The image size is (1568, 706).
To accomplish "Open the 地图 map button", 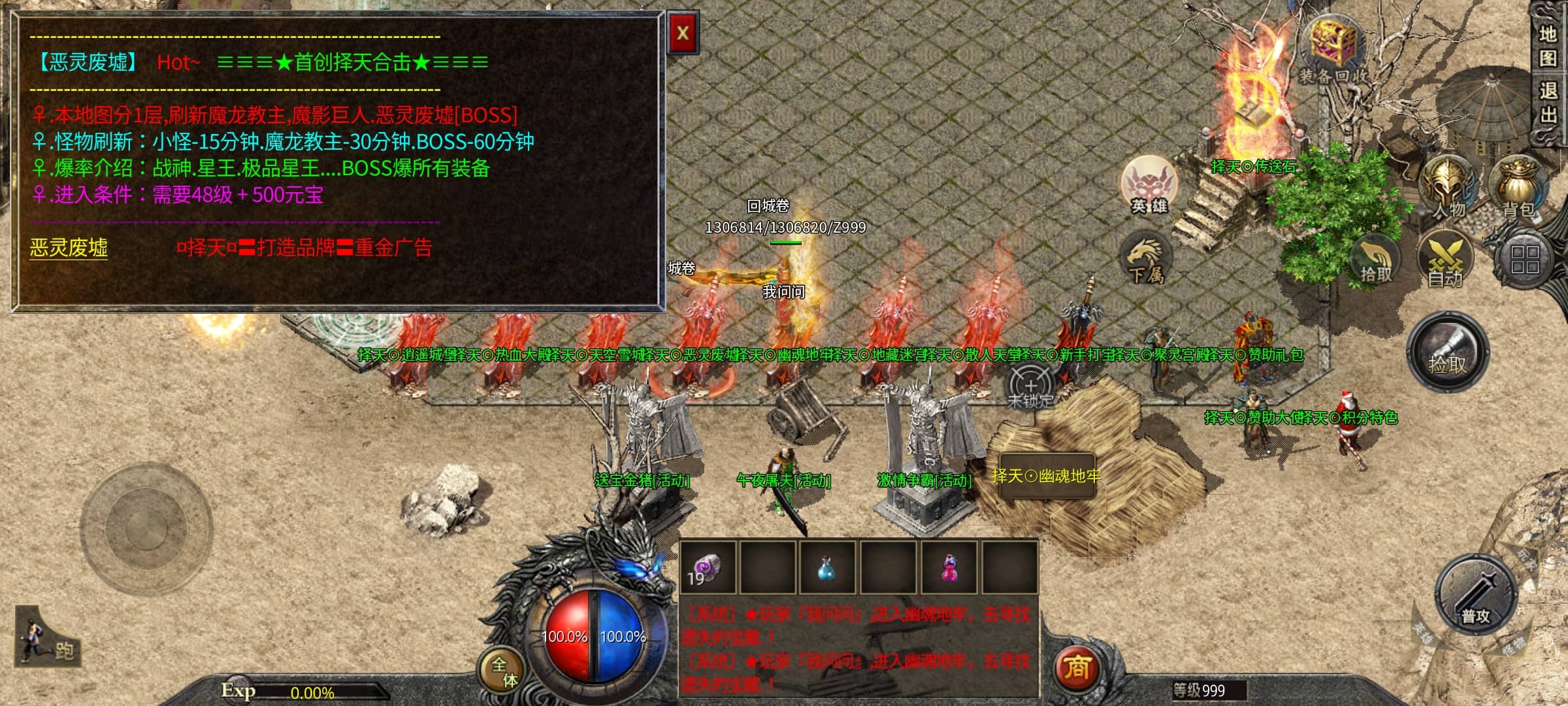I will coord(1547,46).
